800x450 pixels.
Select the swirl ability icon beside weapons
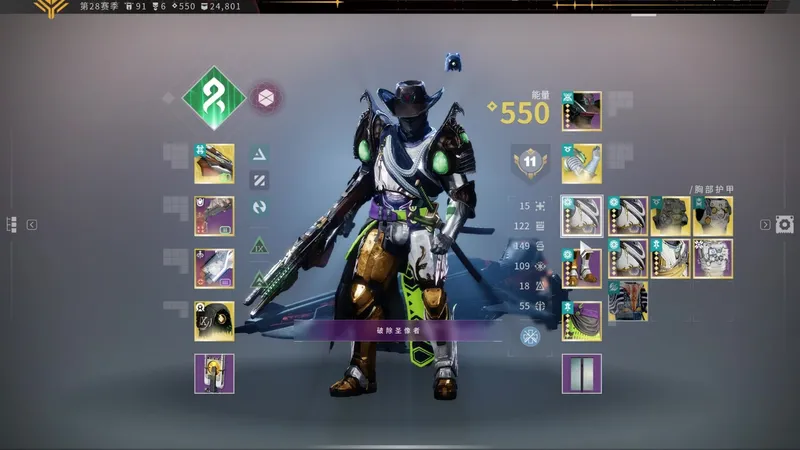click(259, 207)
